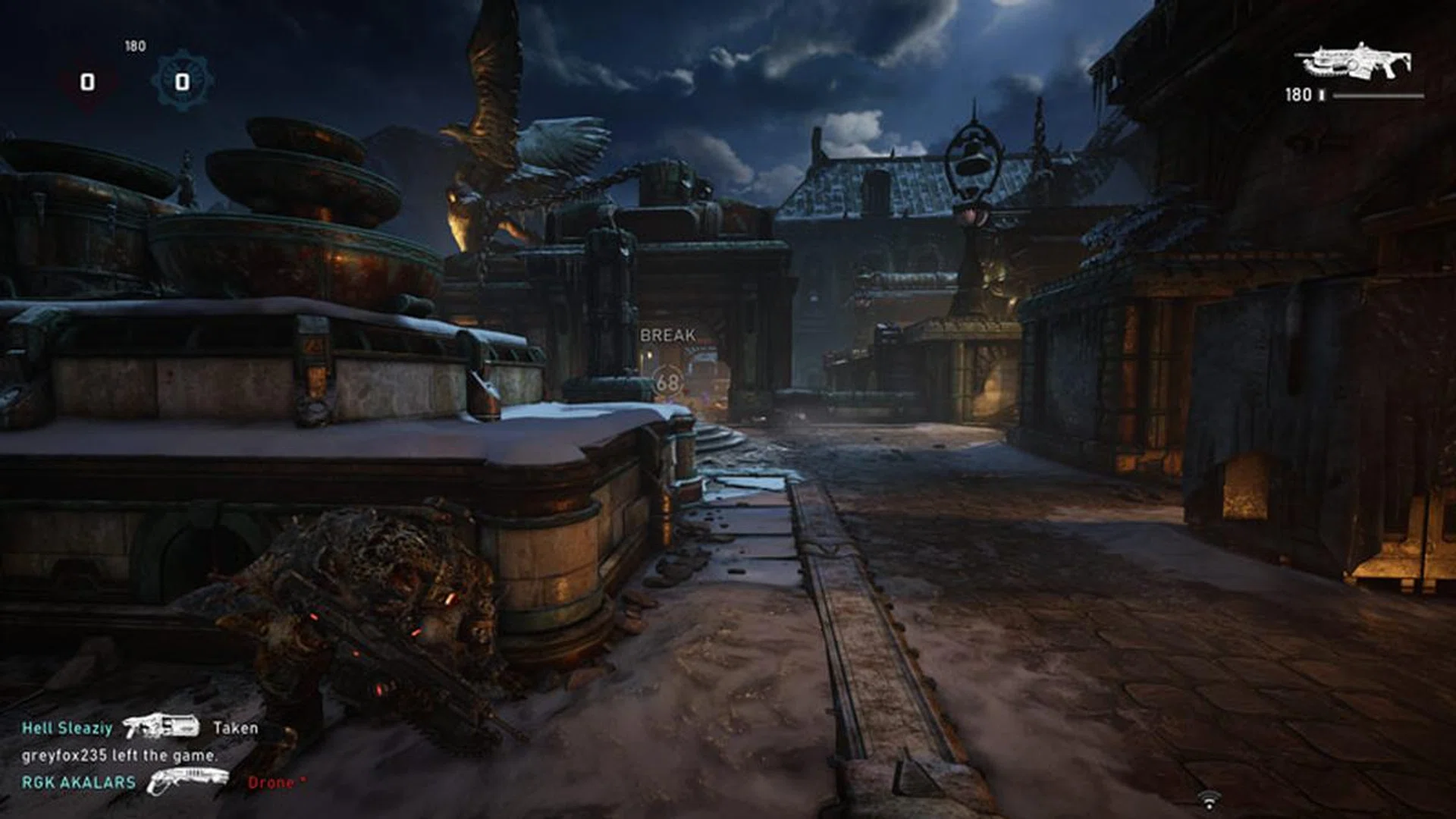Select the blue COG team emblem
This screenshot has width=1456, height=819.
click(x=182, y=80)
